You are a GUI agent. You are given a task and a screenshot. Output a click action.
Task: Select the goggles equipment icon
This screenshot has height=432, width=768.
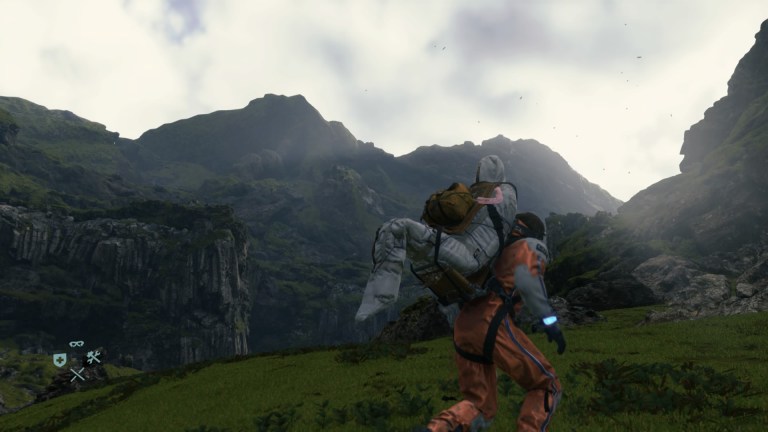click(77, 344)
